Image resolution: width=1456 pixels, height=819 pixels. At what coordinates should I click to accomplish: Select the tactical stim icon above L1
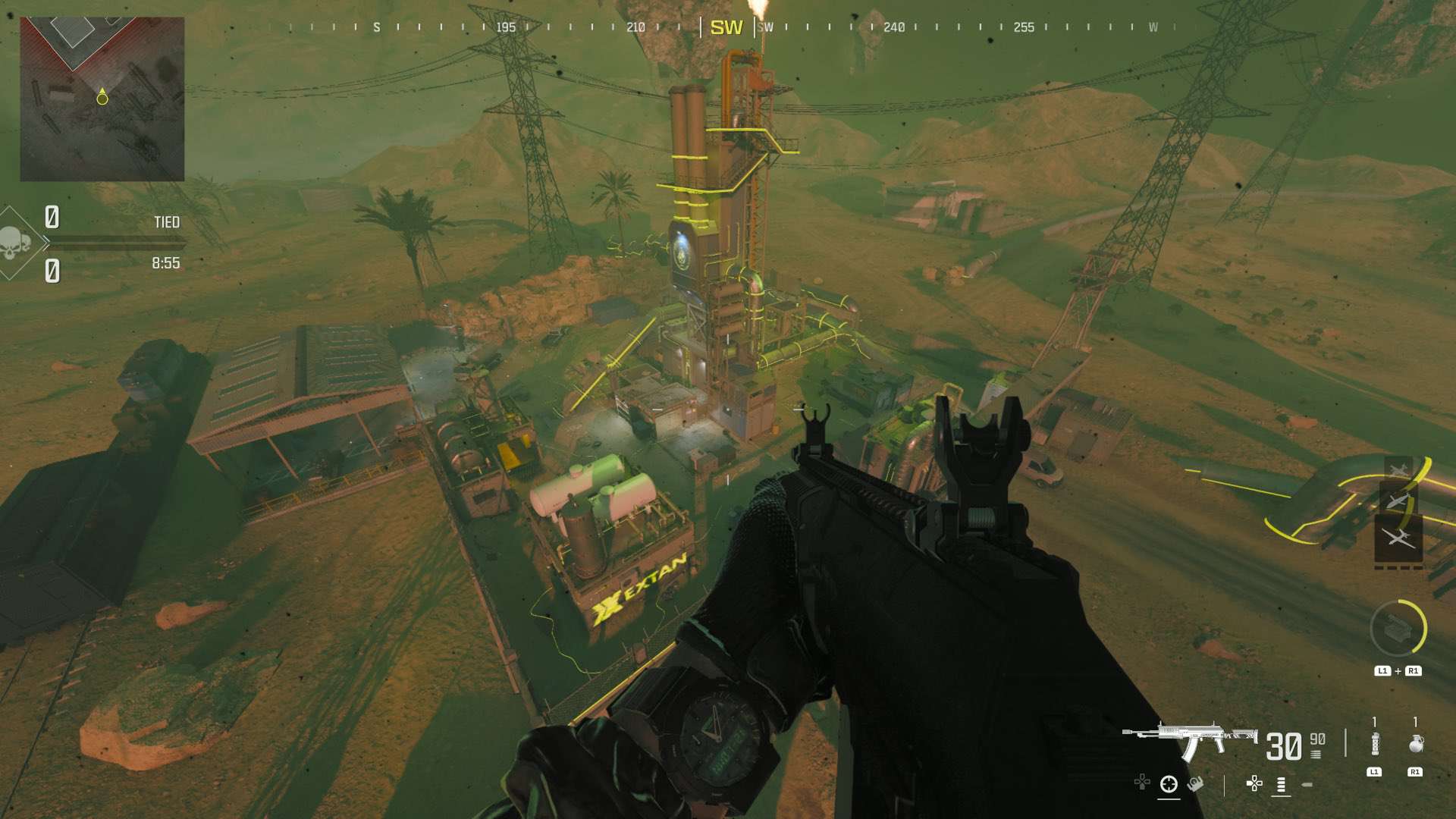click(1375, 743)
